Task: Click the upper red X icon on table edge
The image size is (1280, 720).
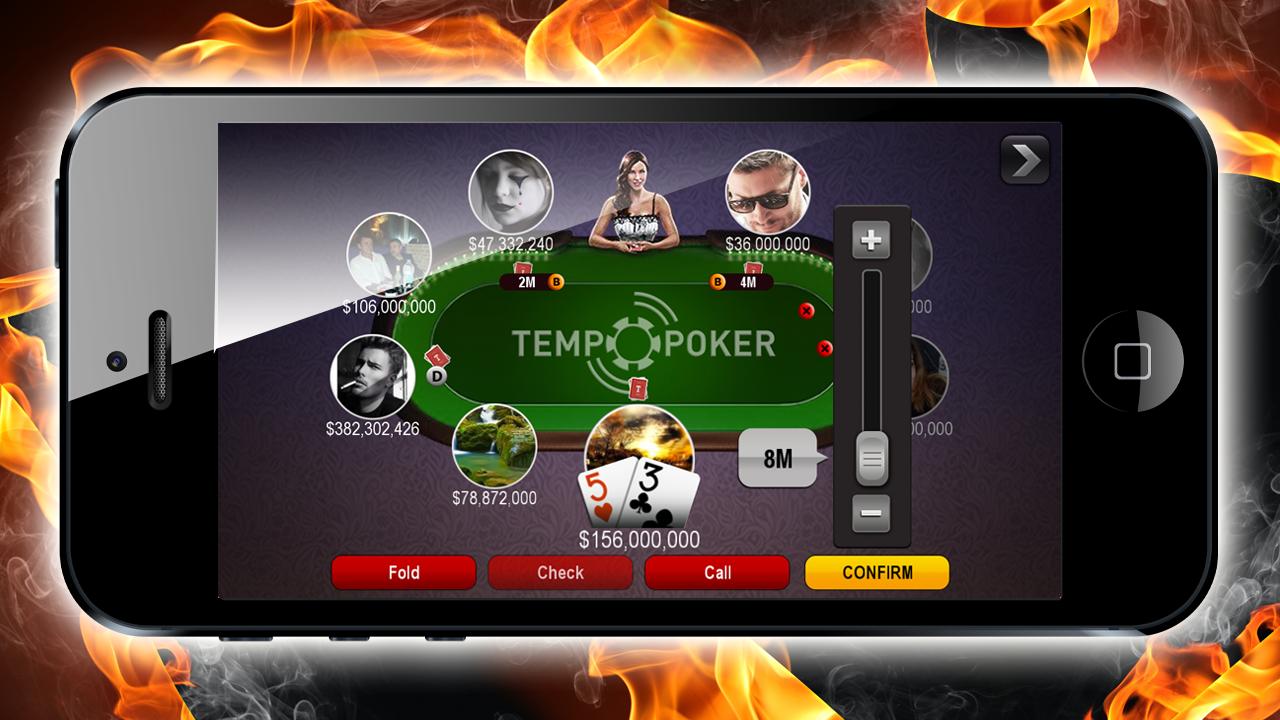Action: tap(806, 310)
